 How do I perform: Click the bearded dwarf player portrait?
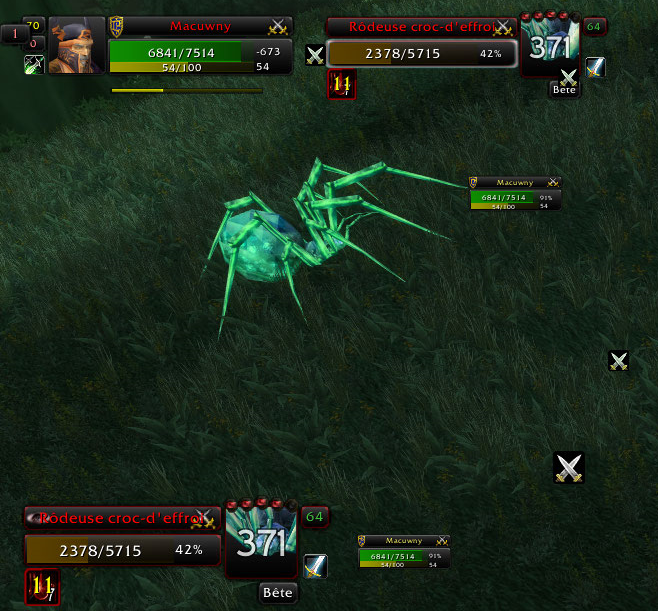coord(76,45)
